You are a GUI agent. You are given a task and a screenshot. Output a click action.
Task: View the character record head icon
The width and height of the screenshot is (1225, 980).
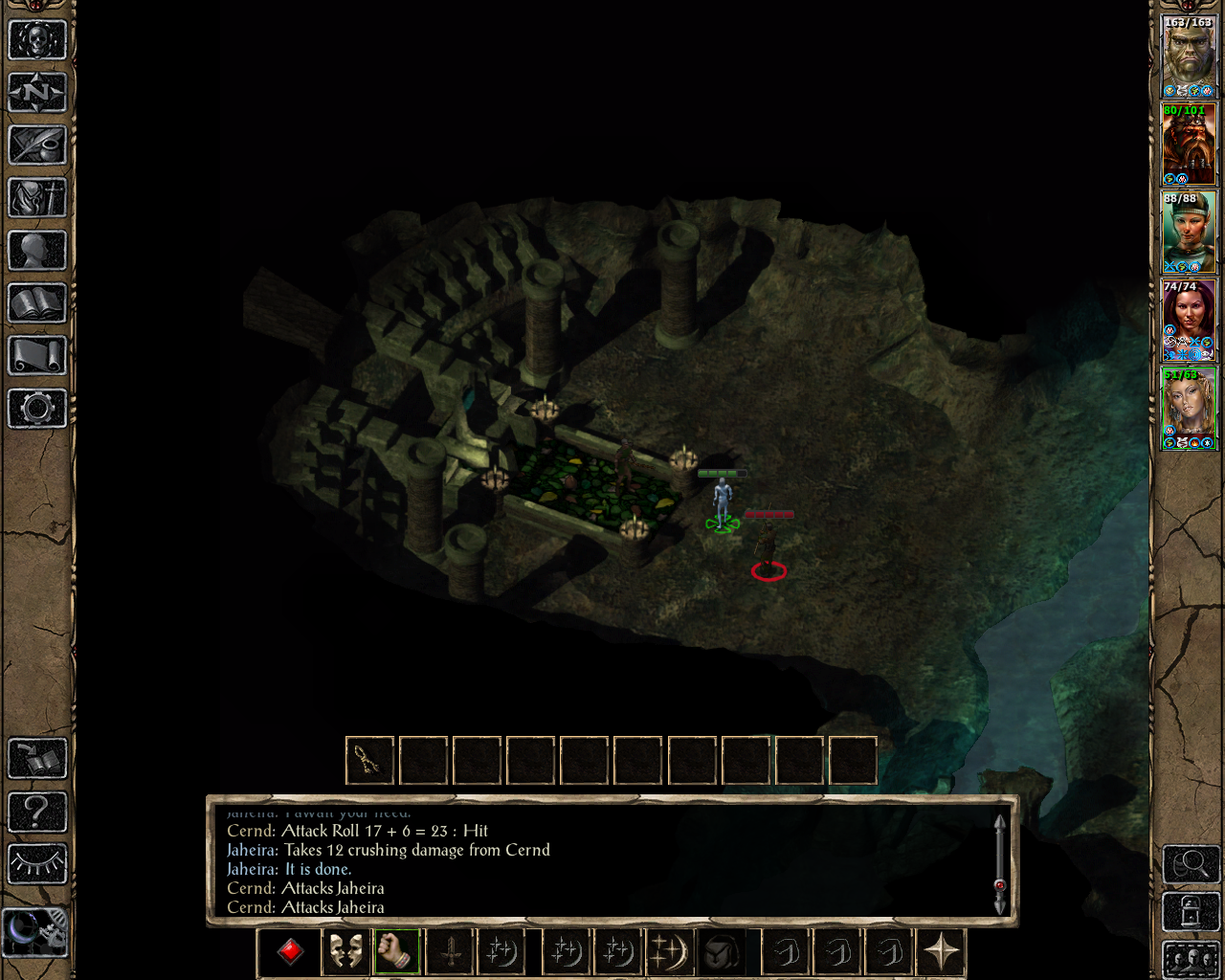coord(37,251)
